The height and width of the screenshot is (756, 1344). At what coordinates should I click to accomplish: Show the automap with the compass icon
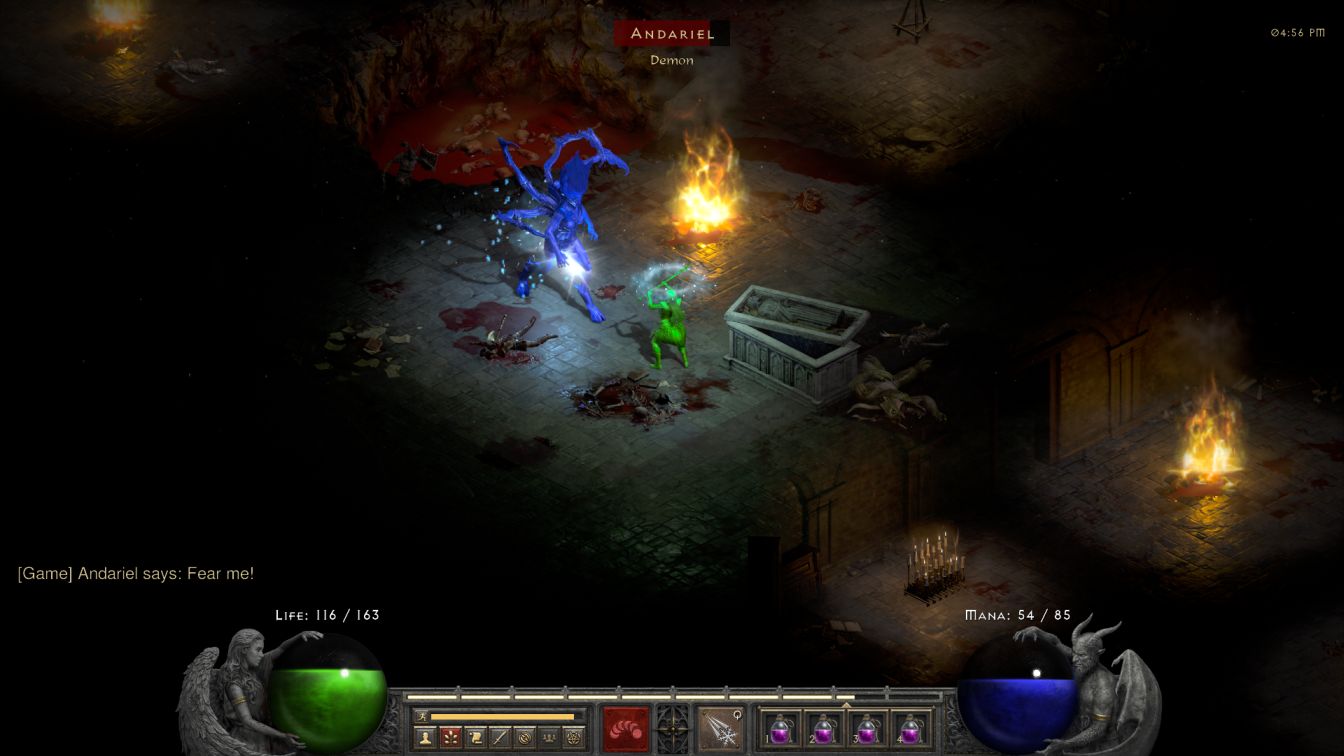click(524, 738)
